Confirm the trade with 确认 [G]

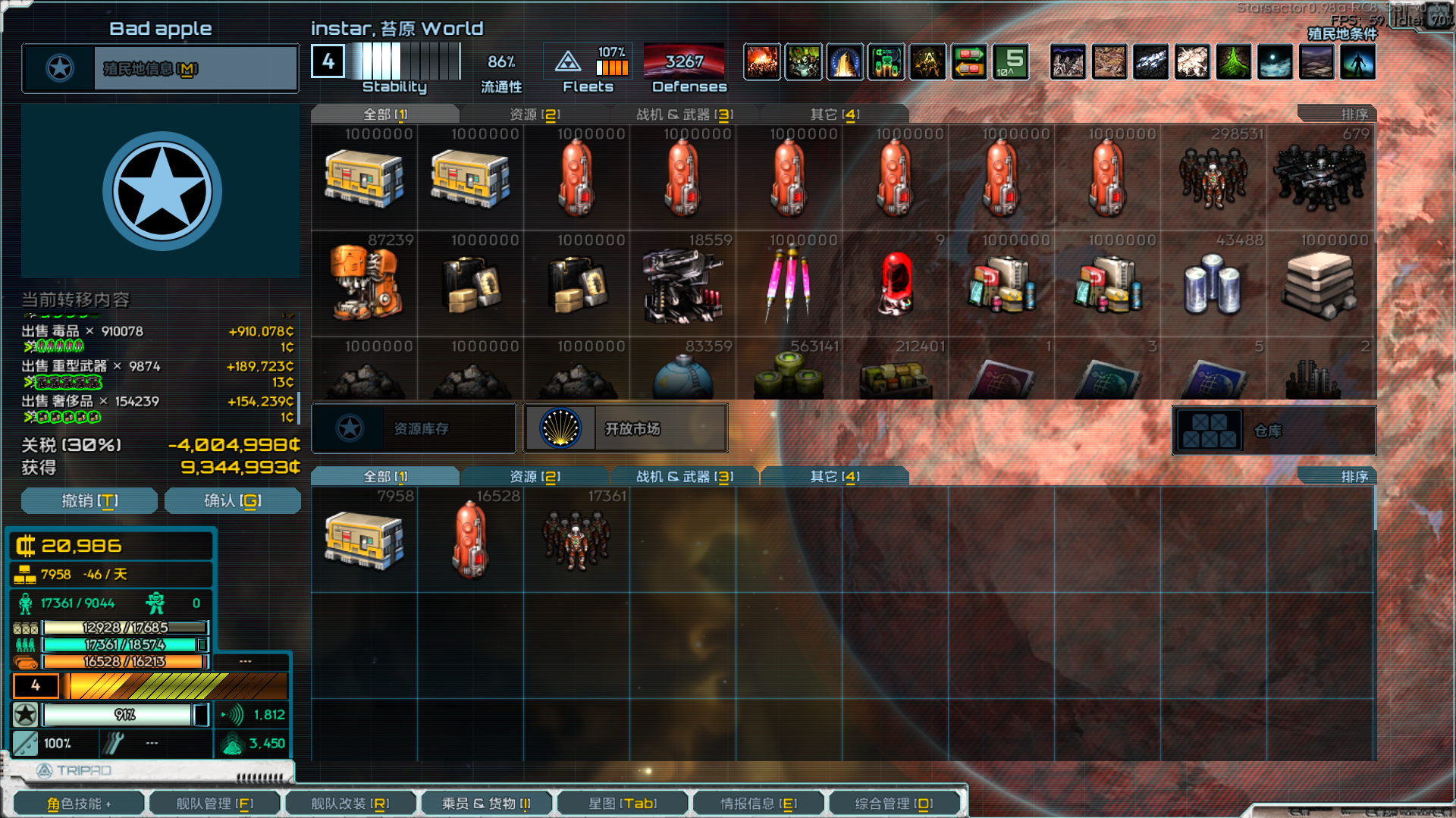(232, 500)
